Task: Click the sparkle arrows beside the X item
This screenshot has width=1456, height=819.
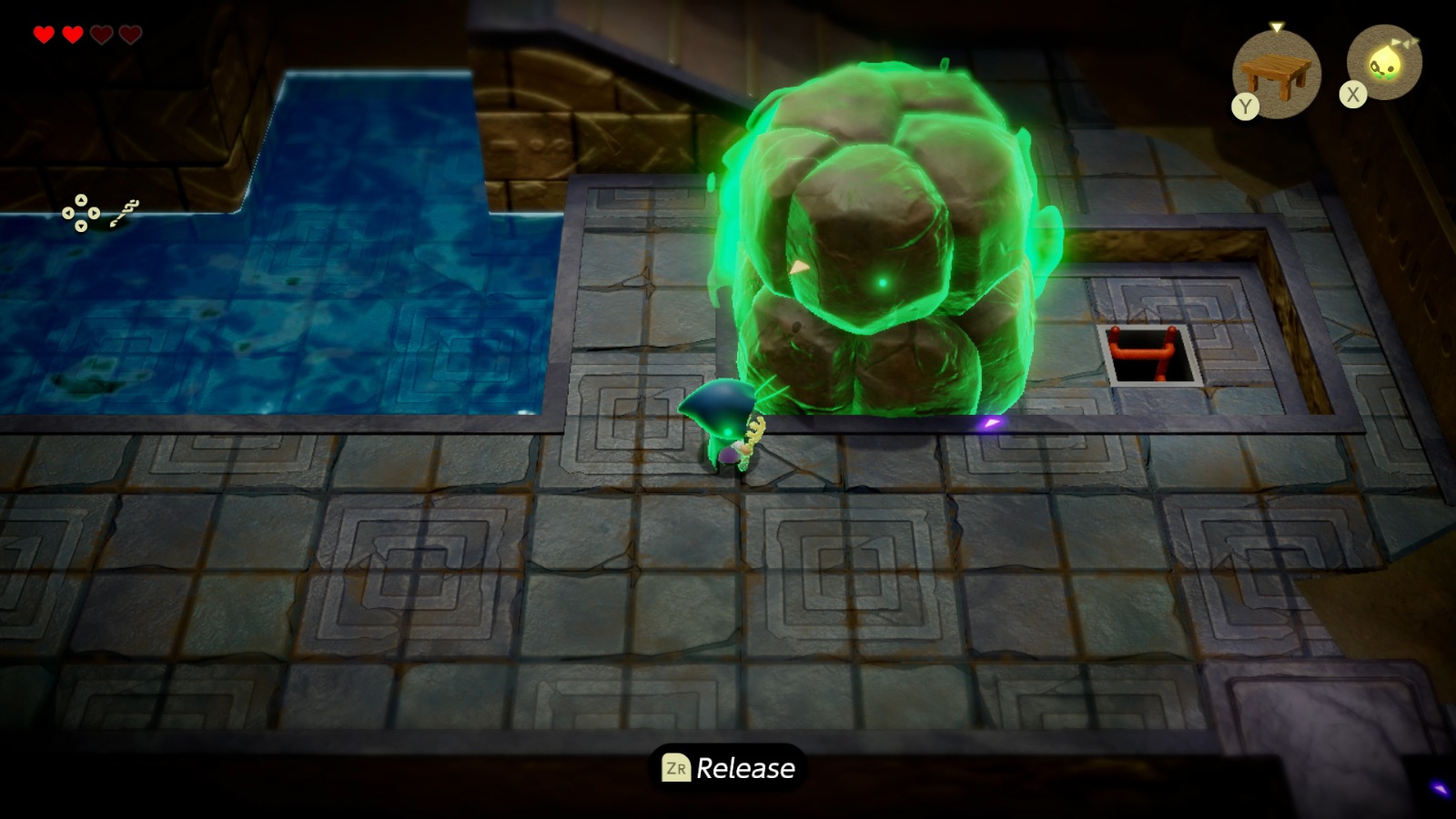Action: (x=1405, y=41)
